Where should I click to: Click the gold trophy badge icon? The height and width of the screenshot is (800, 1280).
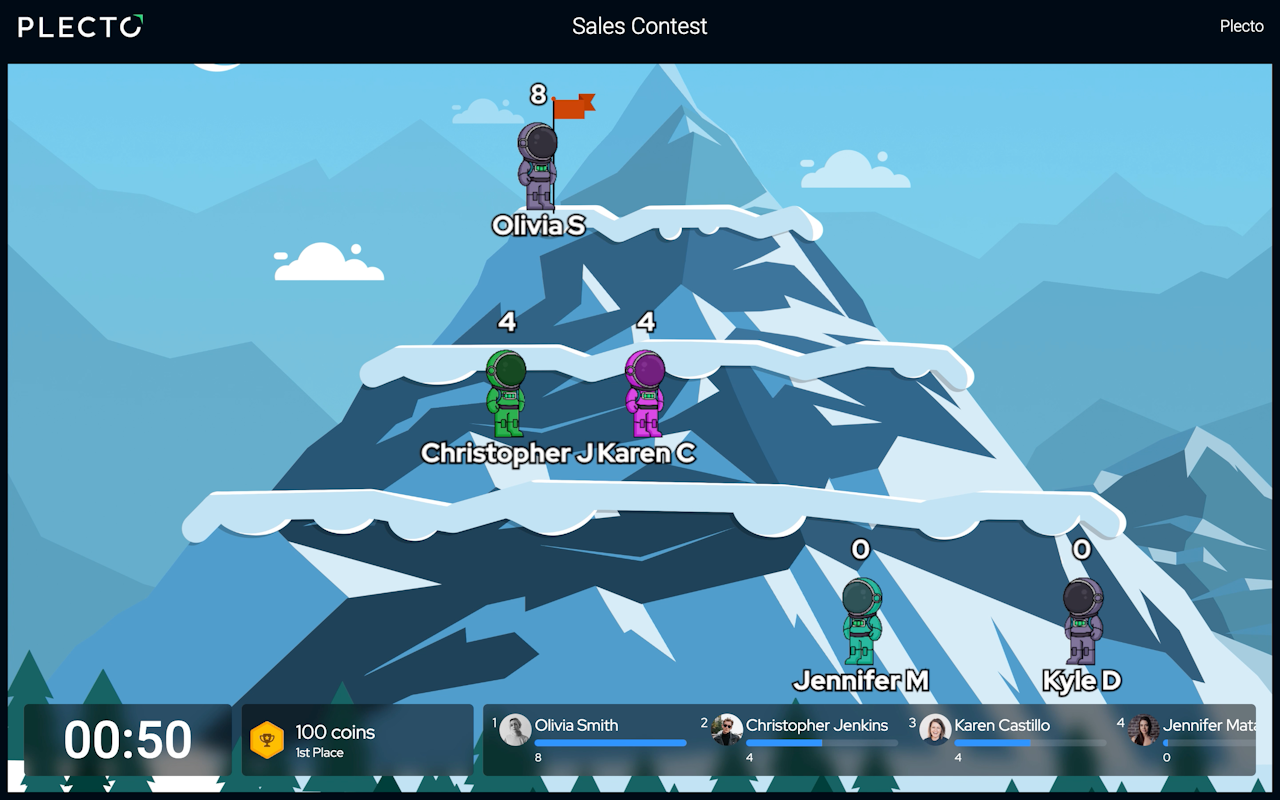click(x=267, y=740)
